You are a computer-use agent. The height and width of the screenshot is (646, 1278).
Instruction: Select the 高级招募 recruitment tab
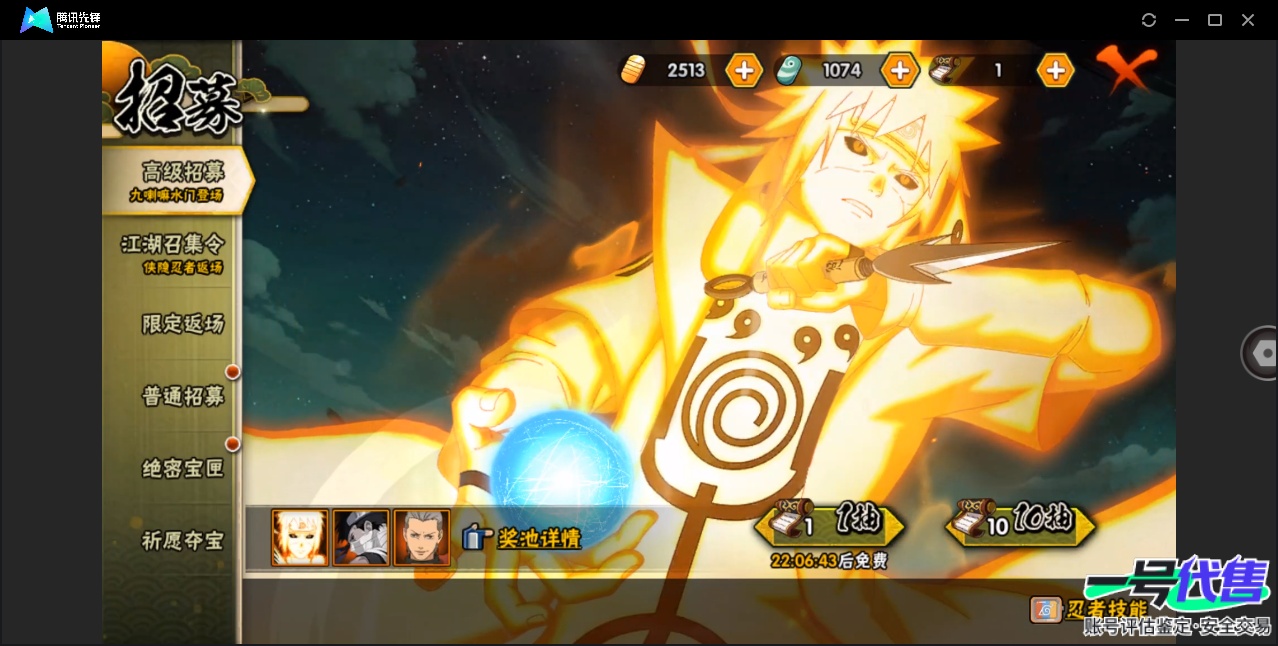click(180, 179)
